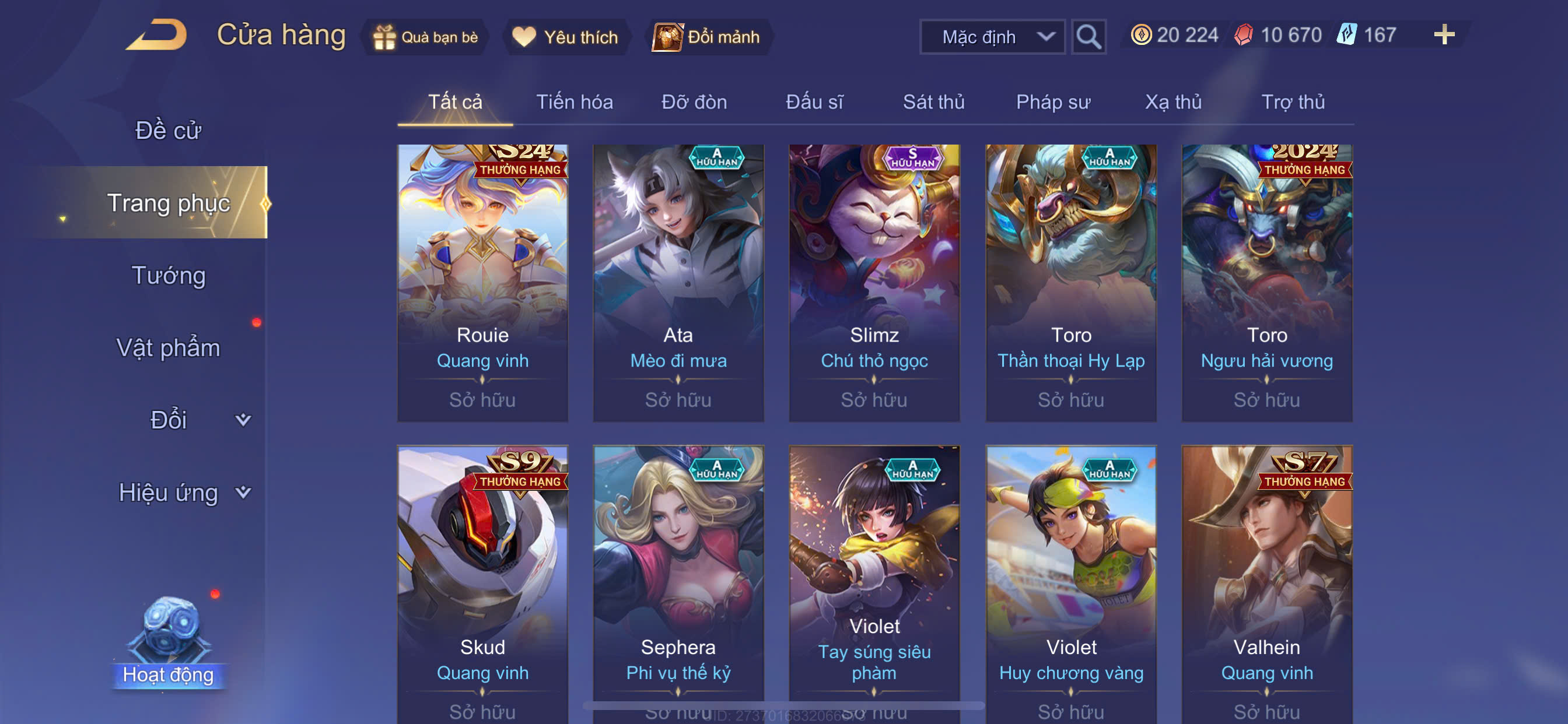This screenshot has height=724, width=1568.
Task: Open the Đề cử menu entry
Action: point(168,130)
